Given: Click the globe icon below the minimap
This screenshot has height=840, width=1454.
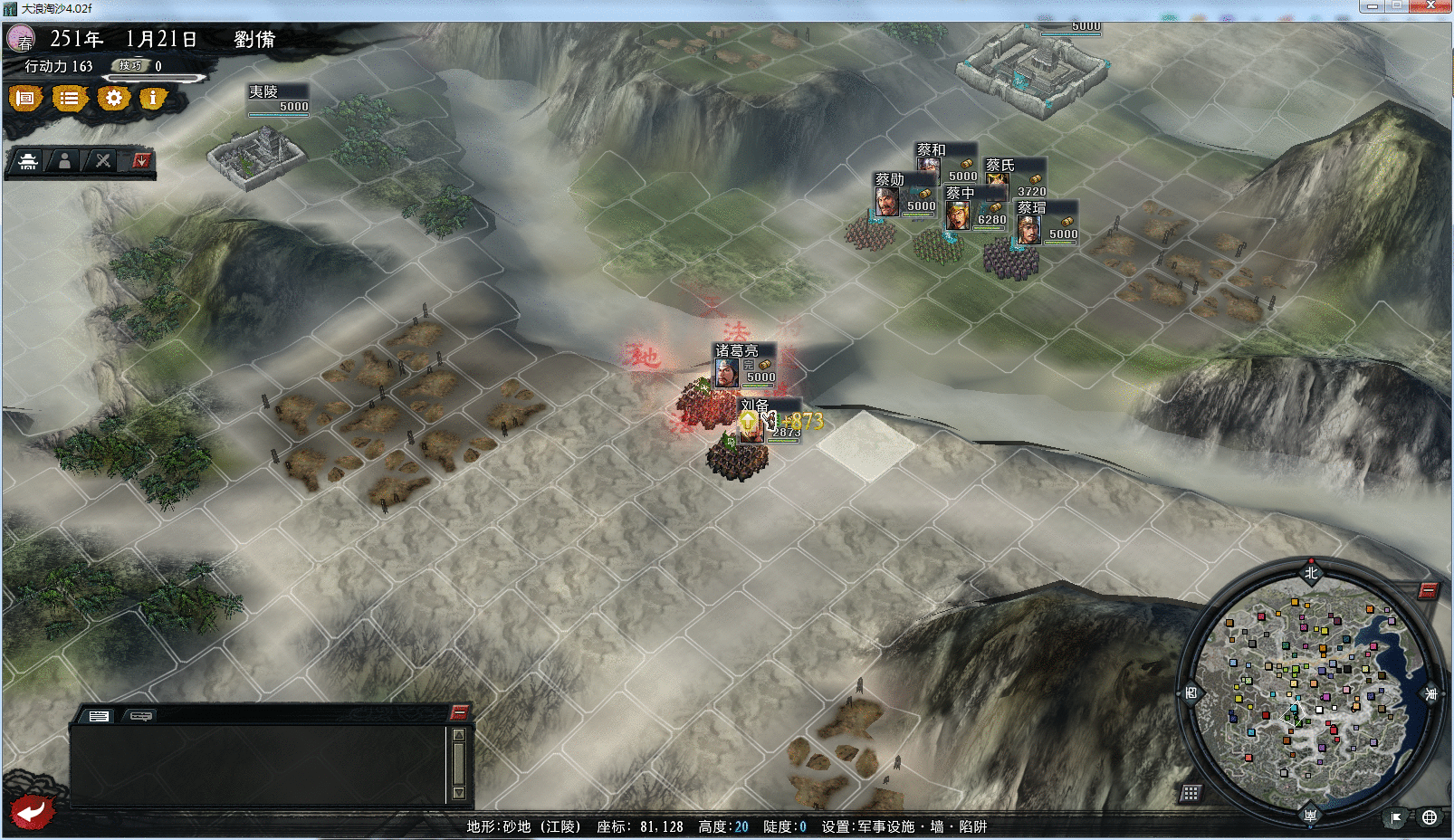Looking at the screenshot, I should pos(1429,817).
